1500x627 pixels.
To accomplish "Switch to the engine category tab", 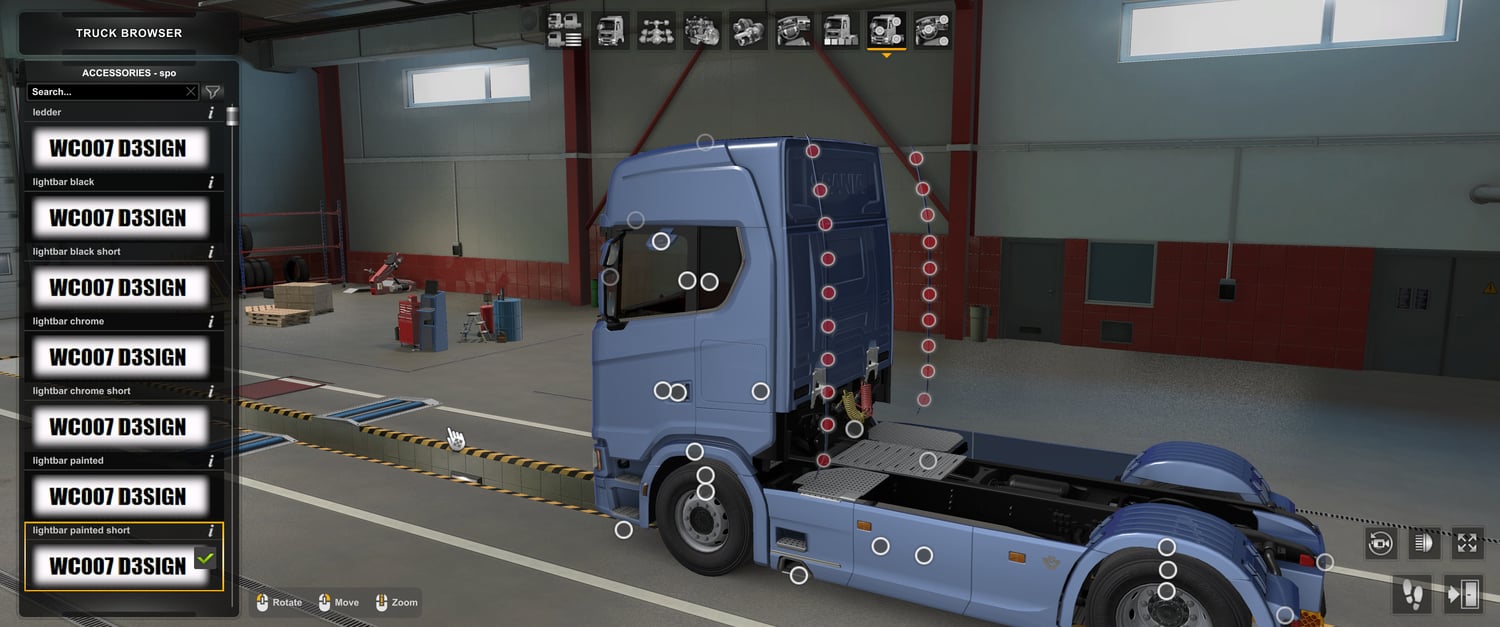I will coord(702,30).
